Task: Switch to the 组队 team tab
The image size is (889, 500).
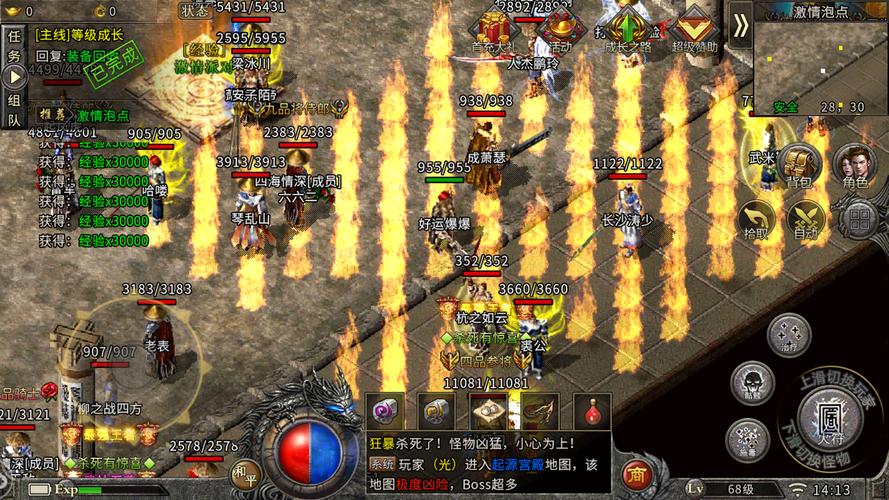Action: 14,109
